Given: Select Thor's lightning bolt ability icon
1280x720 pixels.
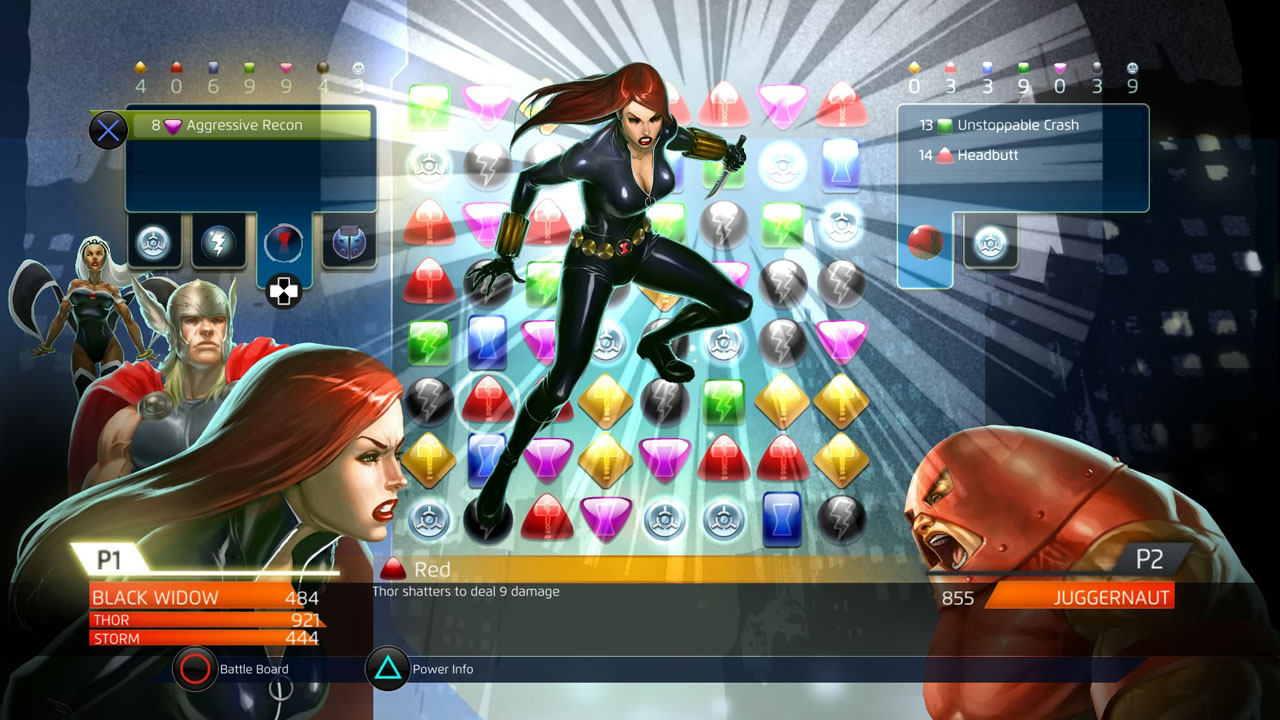Looking at the screenshot, I should pyautogui.click(x=219, y=243).
